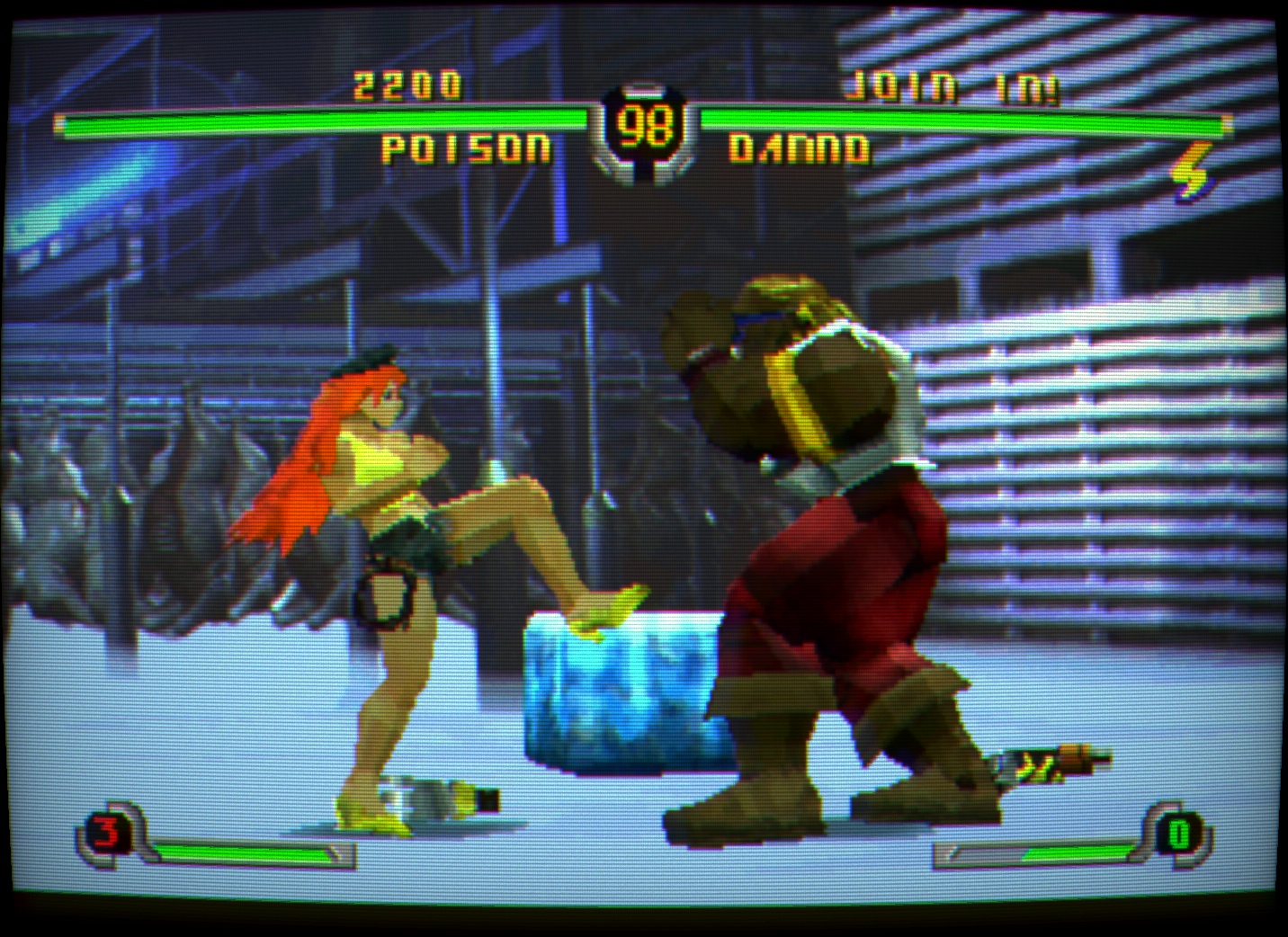Click the score display reading 2200
The height and width of the screenshot is (937, 1288).
[409, 85]
